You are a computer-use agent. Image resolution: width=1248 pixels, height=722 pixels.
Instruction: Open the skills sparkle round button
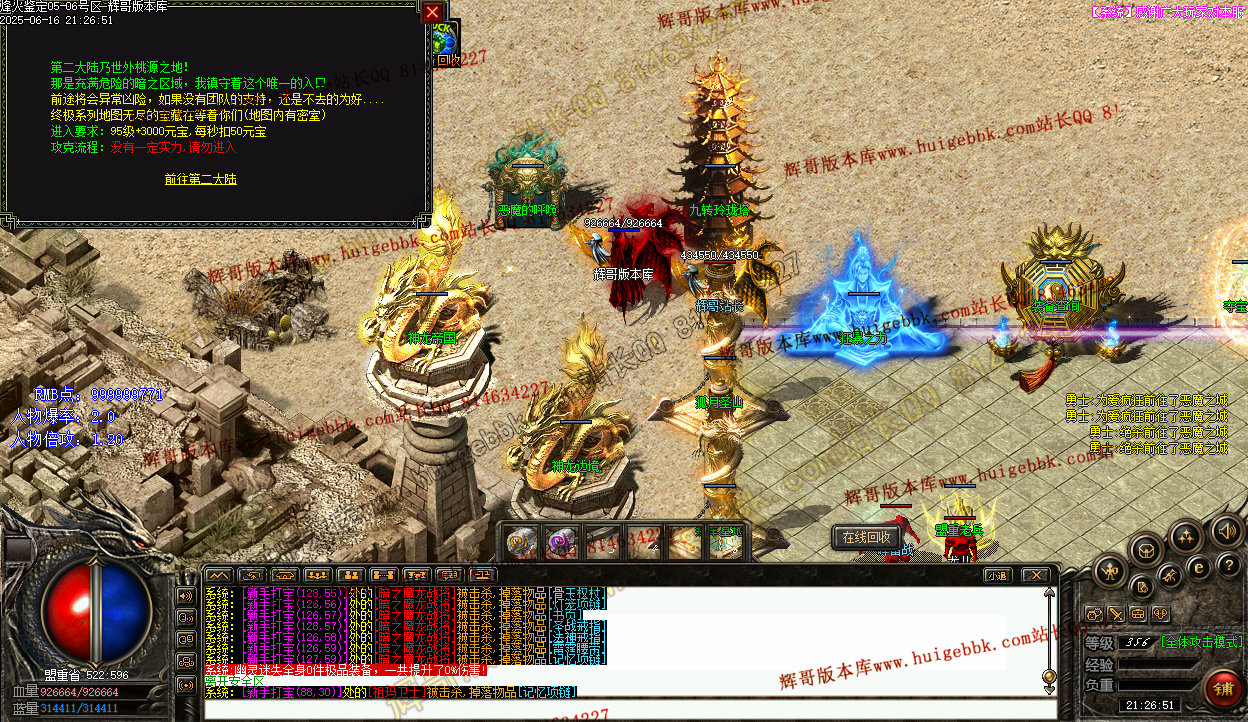1186,537
